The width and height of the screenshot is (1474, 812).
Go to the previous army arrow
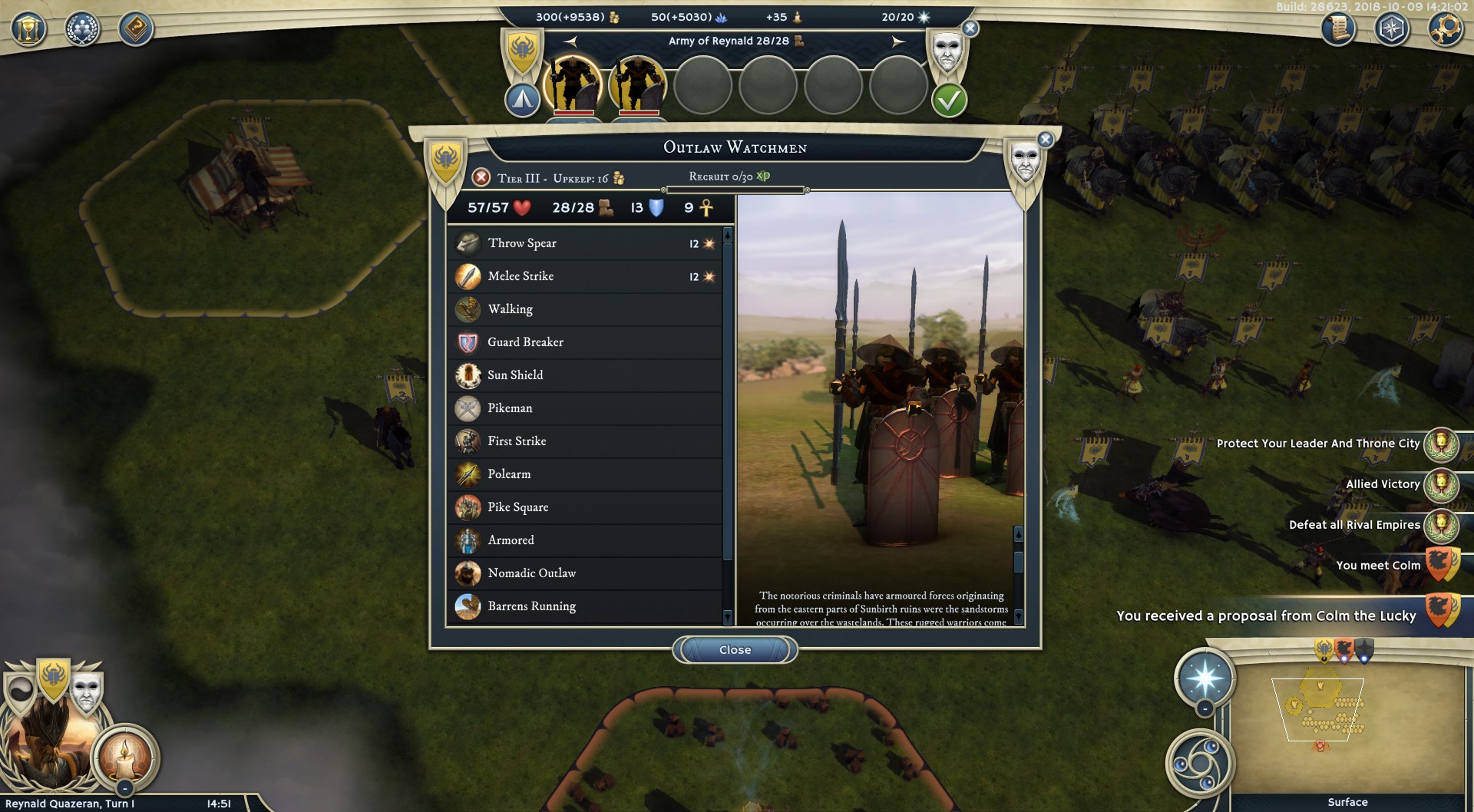tap(570, 41)
